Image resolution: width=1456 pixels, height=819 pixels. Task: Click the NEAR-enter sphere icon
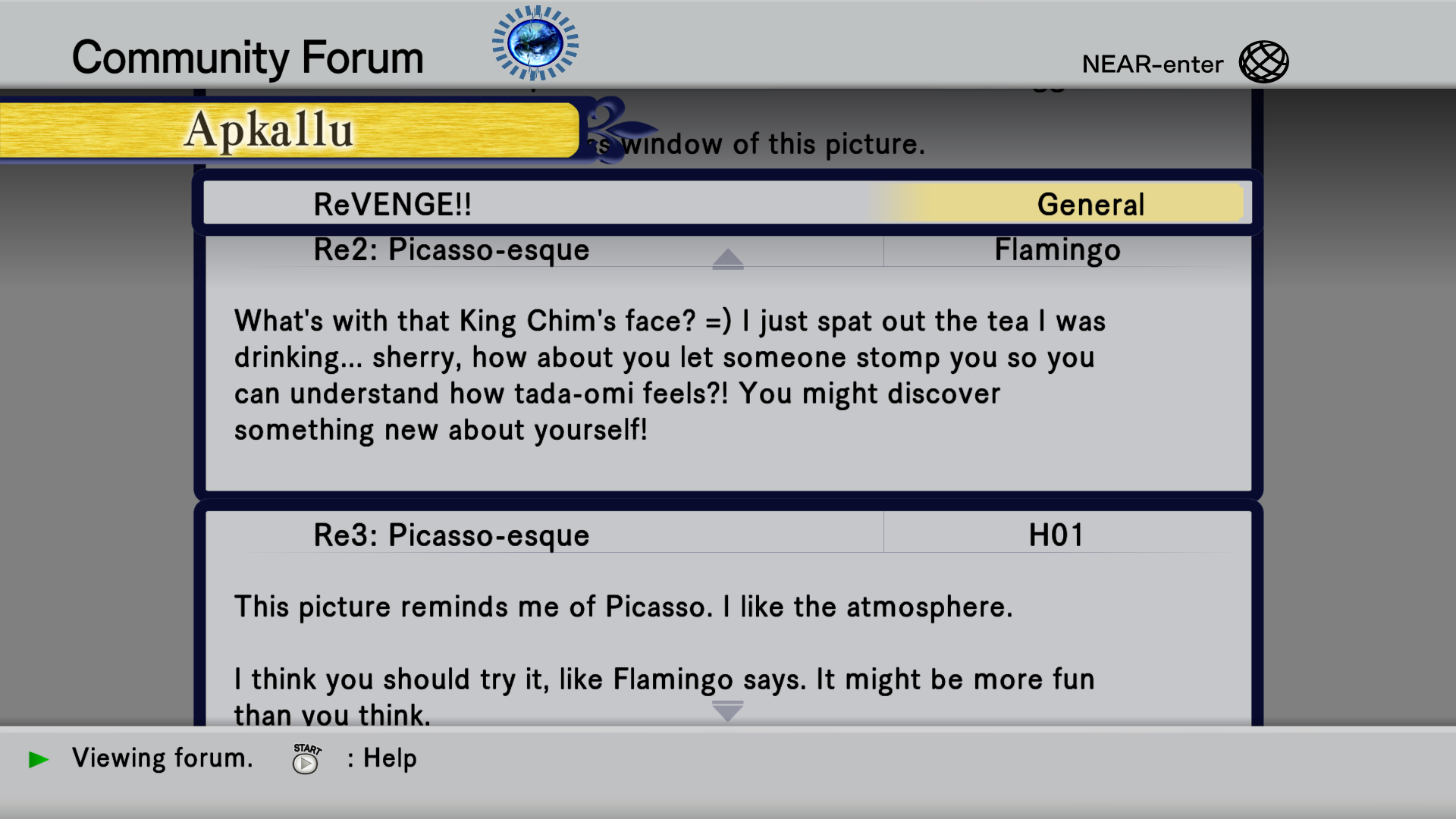(x=1263, y=62)
